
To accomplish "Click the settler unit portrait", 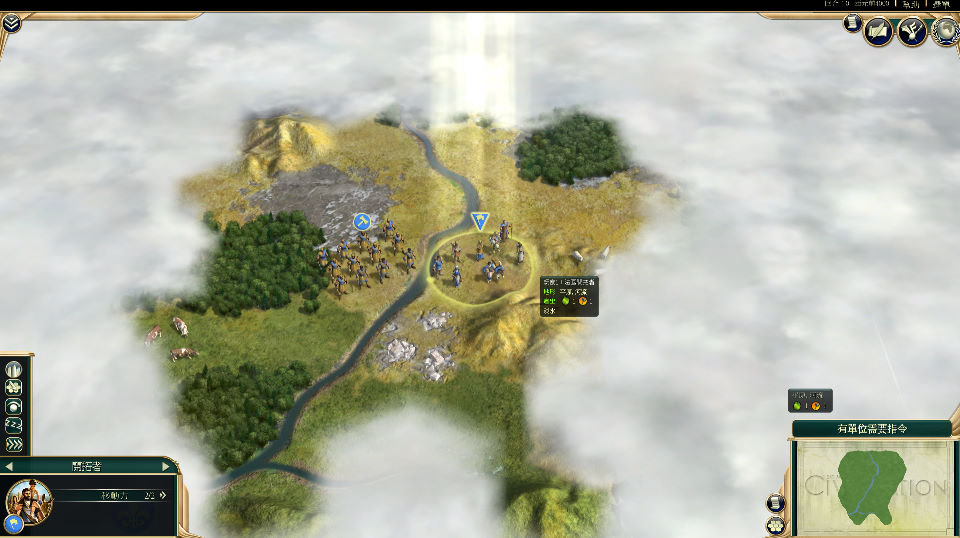I will tap(27, 501).
